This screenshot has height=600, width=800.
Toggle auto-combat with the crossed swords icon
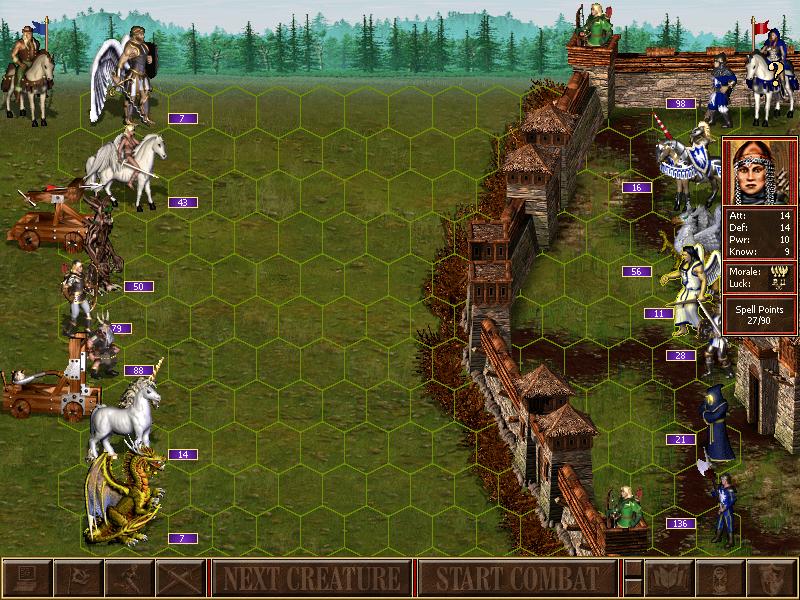(x=180, y=578)
